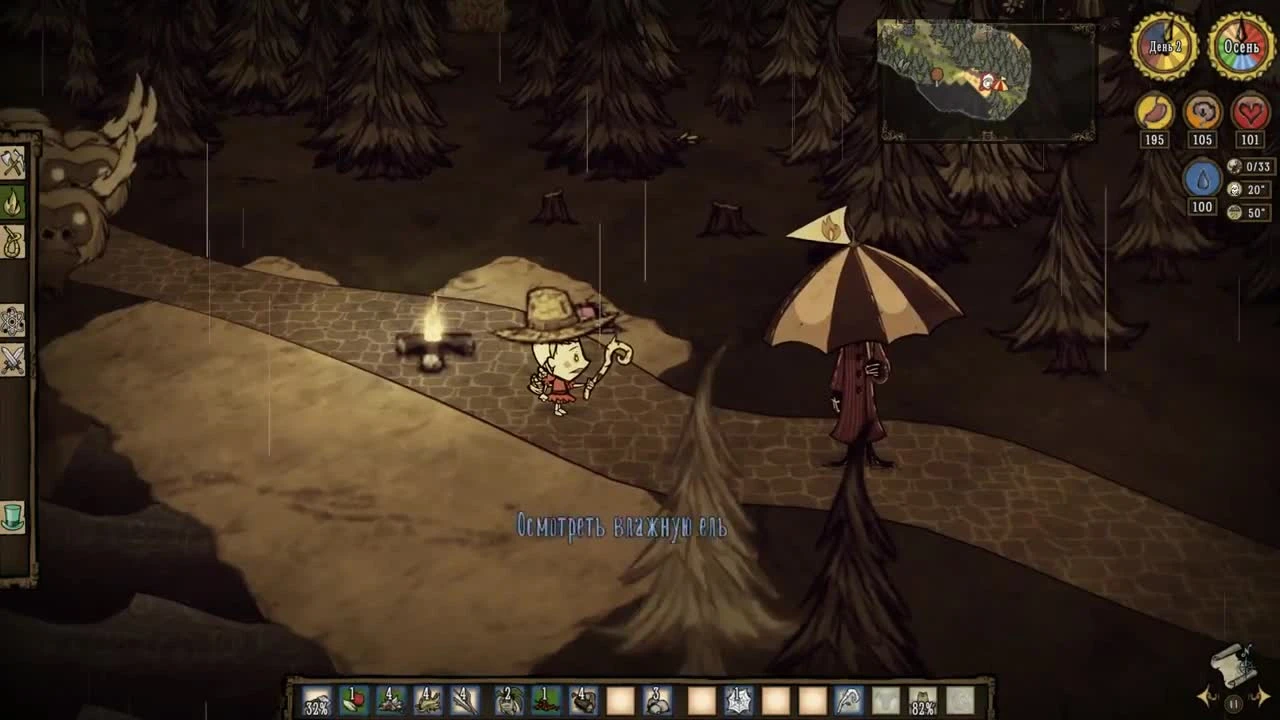Viewport: 1280px width, 720px height.
Task: Open the Fight crafting category with crossed swords
Action: coord(13,360)
